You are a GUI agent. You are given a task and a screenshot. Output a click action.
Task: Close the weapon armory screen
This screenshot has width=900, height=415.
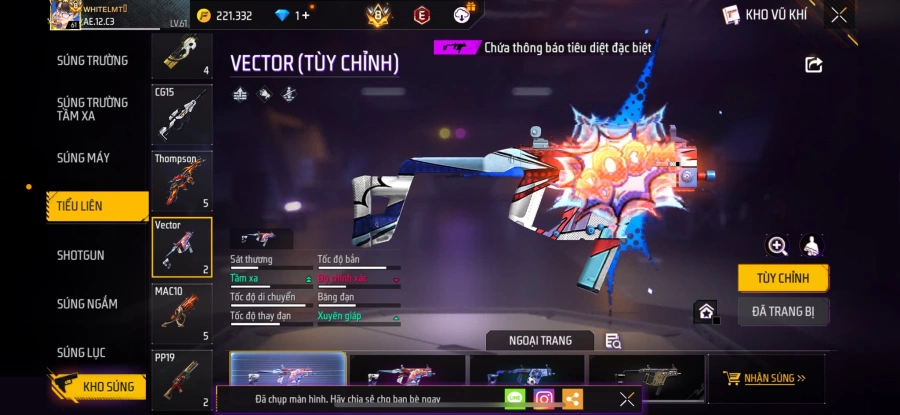tap(838, 14)
